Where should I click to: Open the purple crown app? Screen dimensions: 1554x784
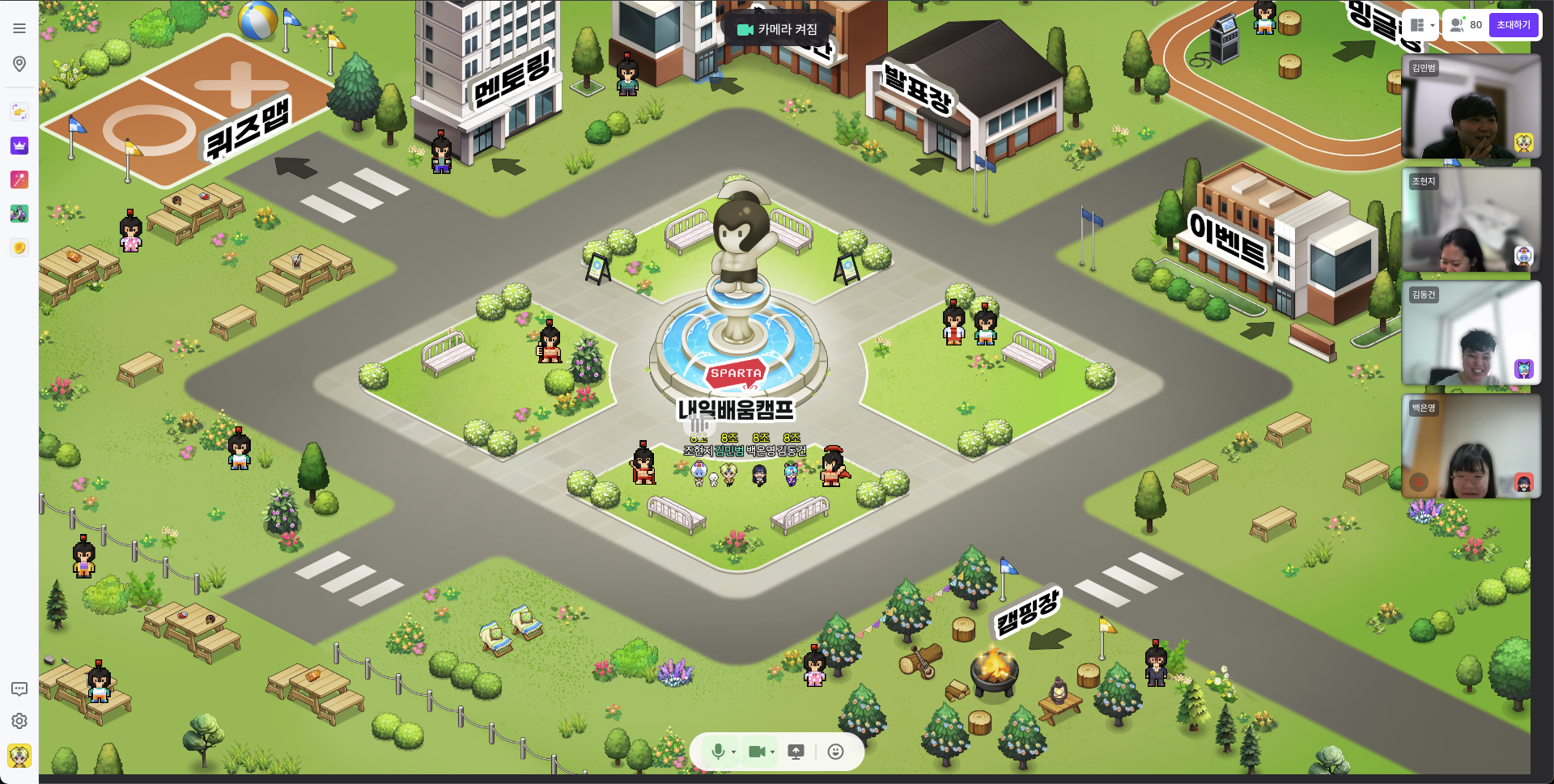(x=19, y=146)
